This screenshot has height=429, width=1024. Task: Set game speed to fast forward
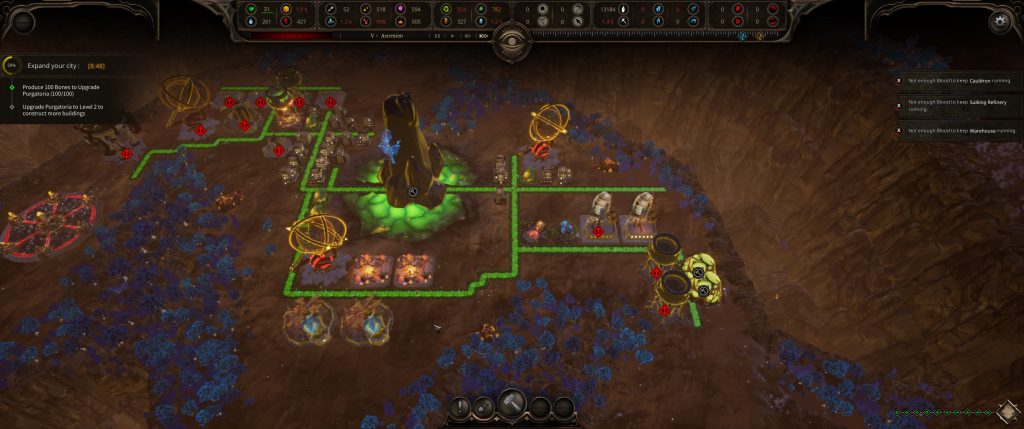(x=468, y=35)
